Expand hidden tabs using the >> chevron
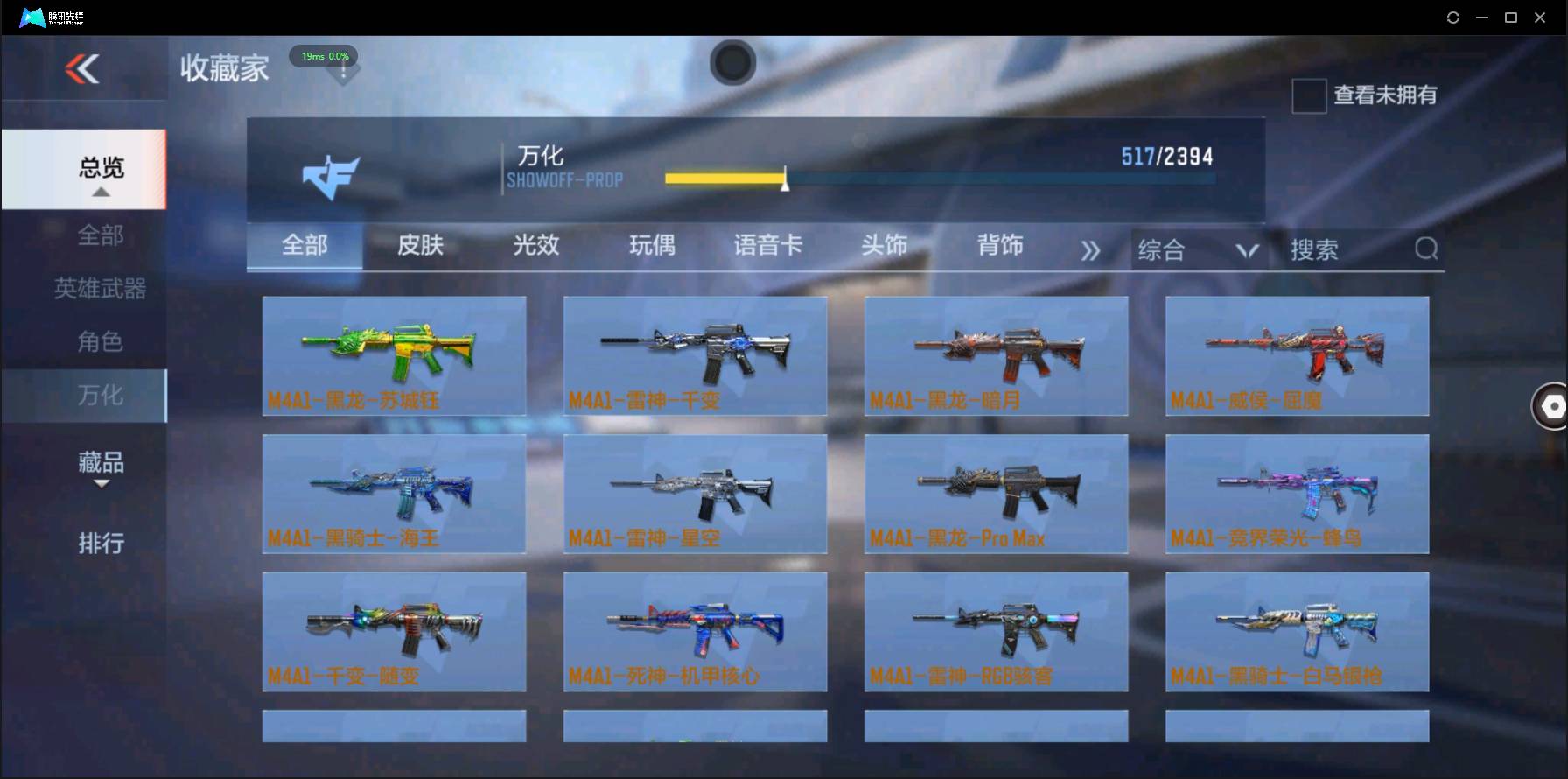The width and height of the screenshot is (1568, 779). click(x=1090, y=250)
